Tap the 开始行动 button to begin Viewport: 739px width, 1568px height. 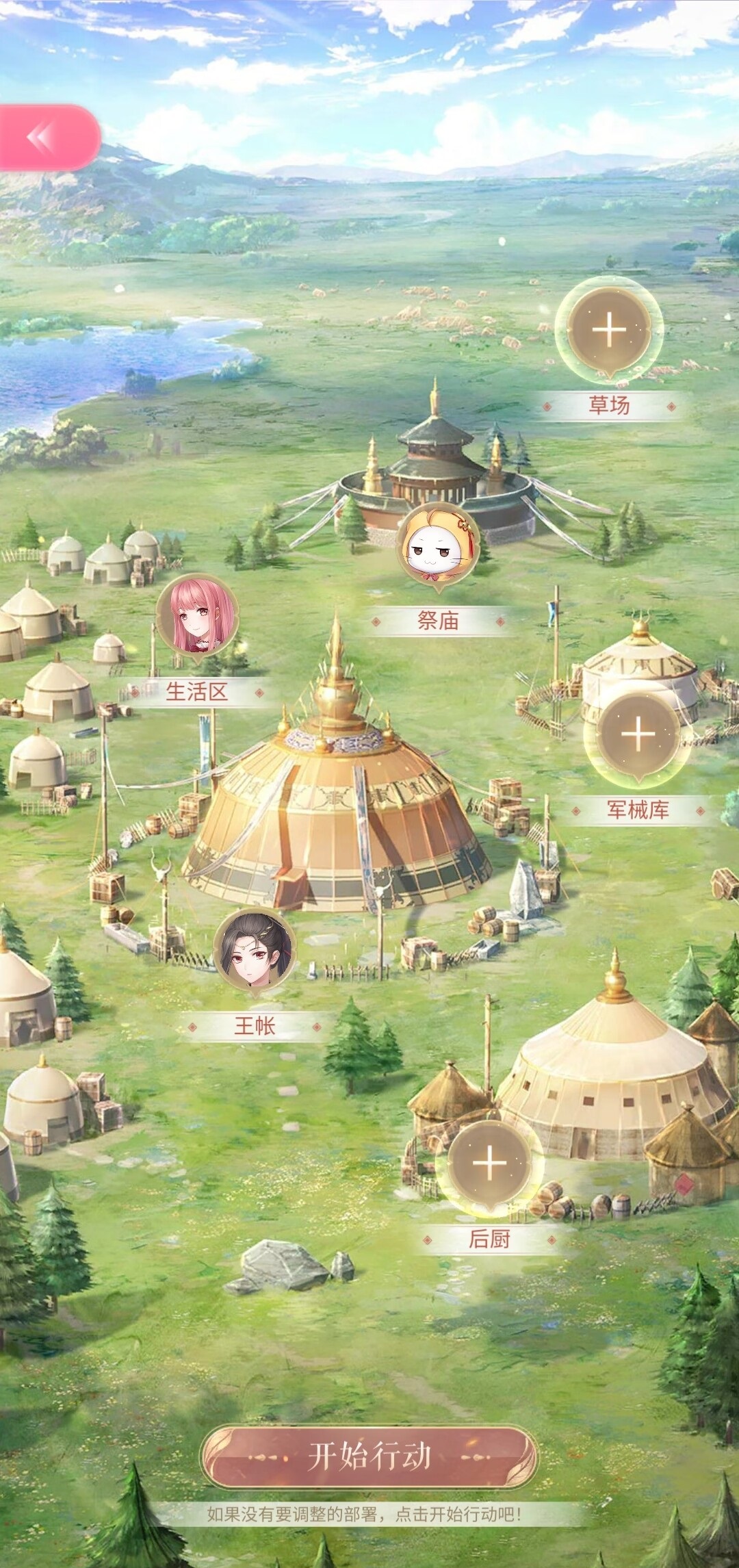(x=369, y=1457)
